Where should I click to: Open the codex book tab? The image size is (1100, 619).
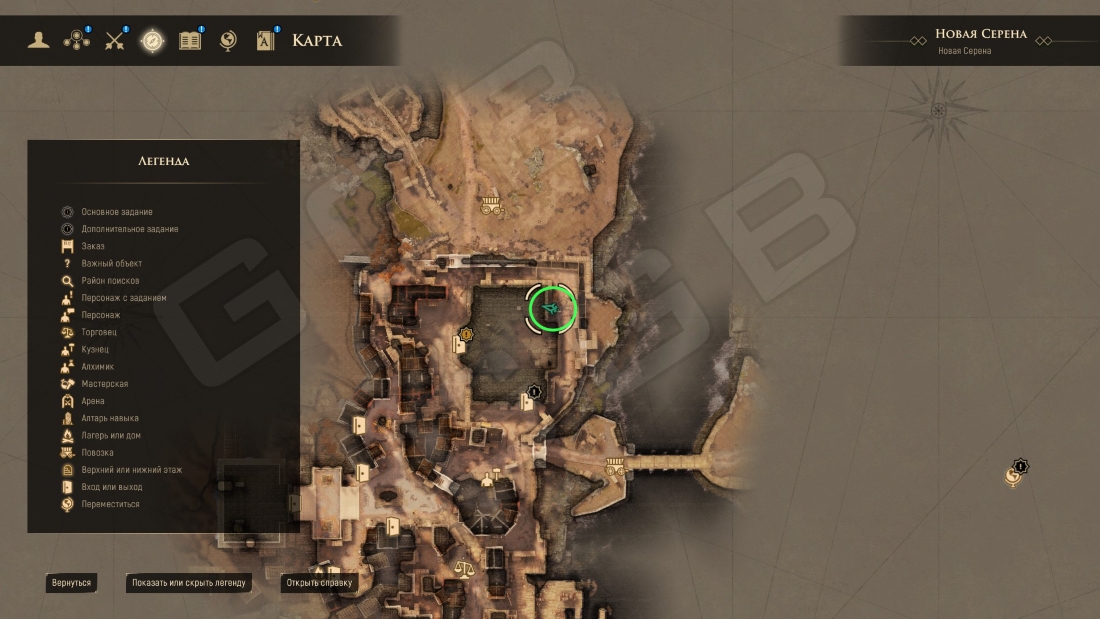pyautogui.click(x=266, y=40)
